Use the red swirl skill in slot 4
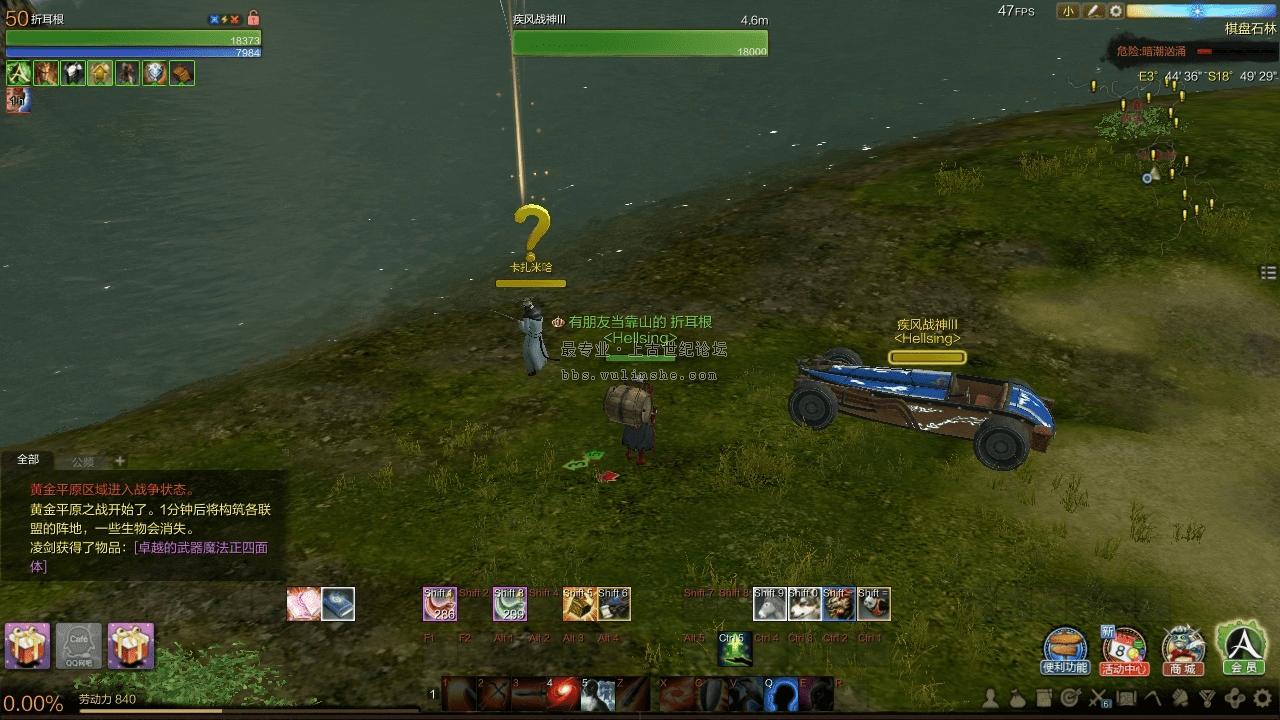The height and width of the screenshot is (720, 1280). [x=563, y=693]
